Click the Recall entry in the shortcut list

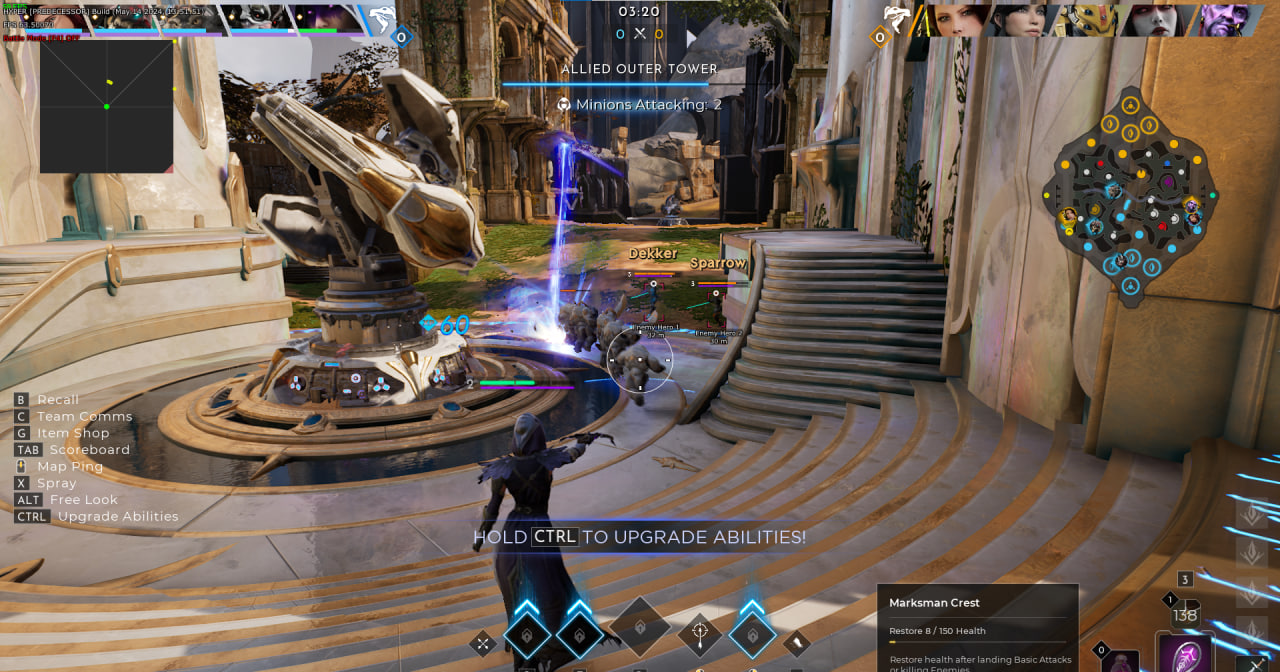click(57, 399)
